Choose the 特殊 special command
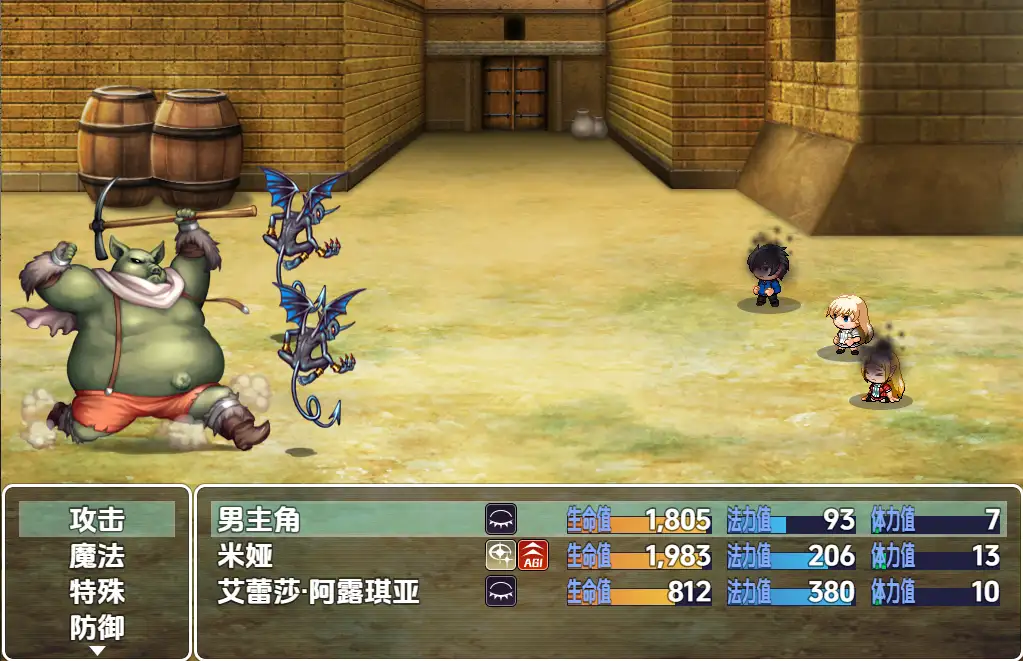The width and height of the screenshot is (1023, 661). (x=97, y=591)
